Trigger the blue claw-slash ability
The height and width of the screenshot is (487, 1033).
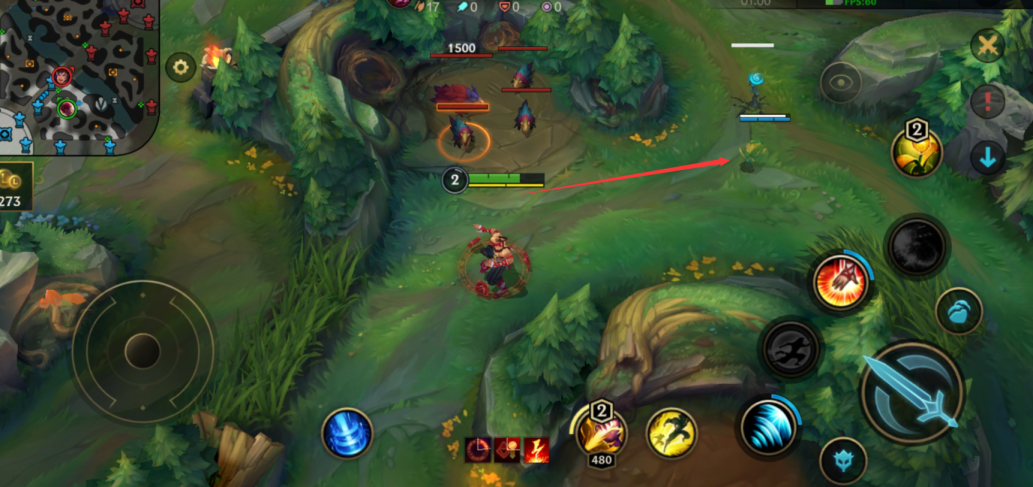pyautogui.click(x=769, y=425)
